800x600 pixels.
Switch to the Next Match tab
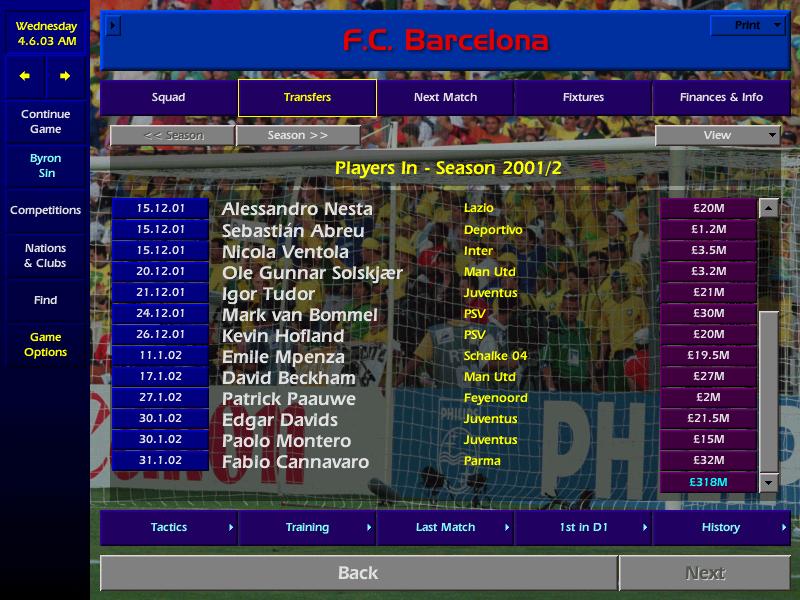[x=445, y=98]
